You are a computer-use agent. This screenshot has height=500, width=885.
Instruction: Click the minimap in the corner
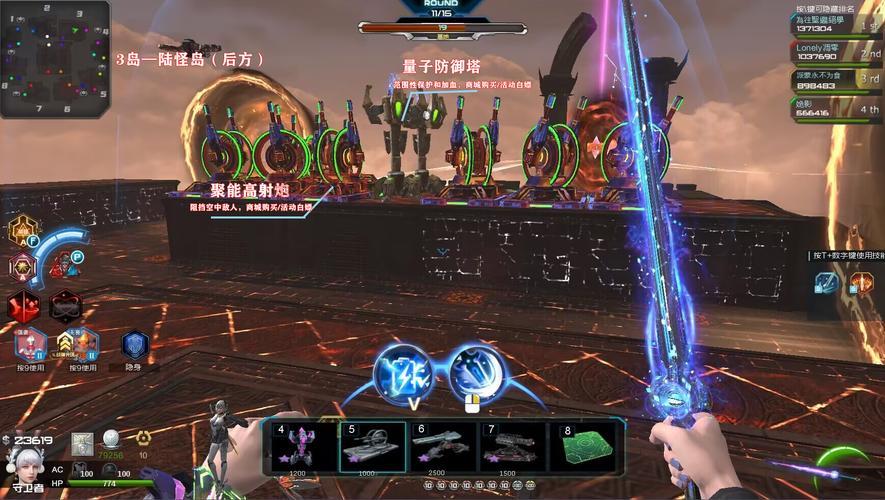point(55,58)
